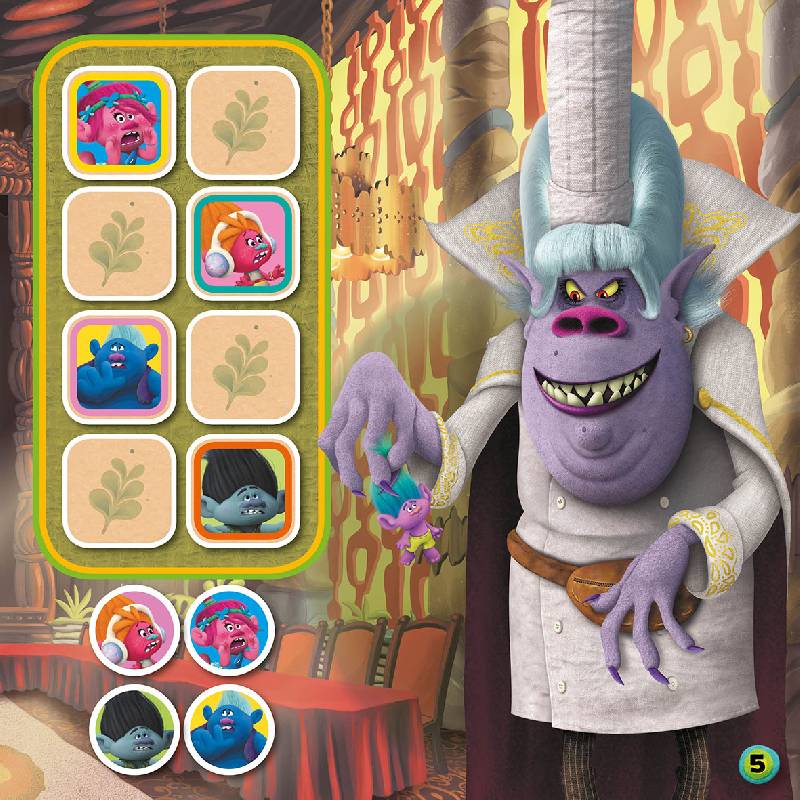800x800 pixels.
Task: Select the square Poppy card in the grid
Action: pyautogui.click(x=120, y=121)
